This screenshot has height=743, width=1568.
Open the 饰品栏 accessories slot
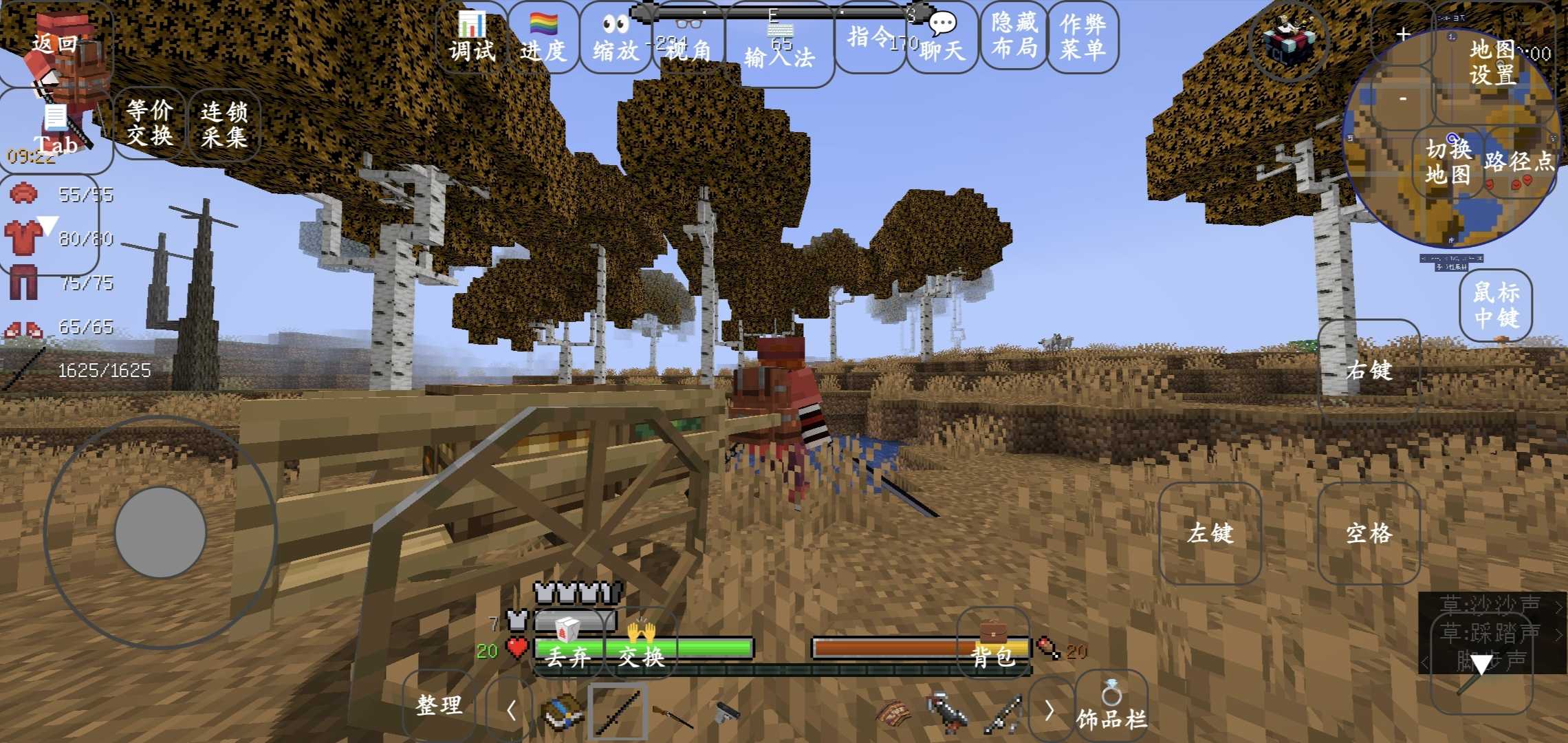pyautogui.click(x=1111, y=707)
